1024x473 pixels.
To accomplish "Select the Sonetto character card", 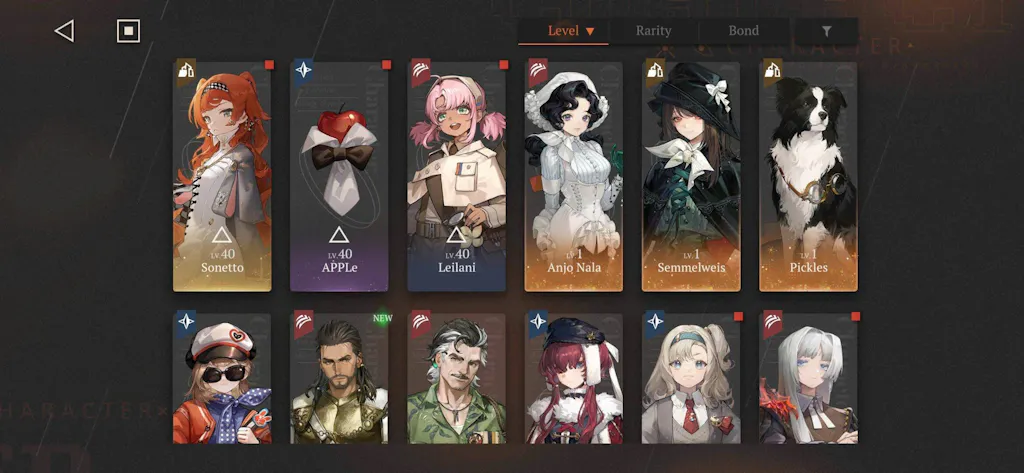I will (x=223, y=176).
